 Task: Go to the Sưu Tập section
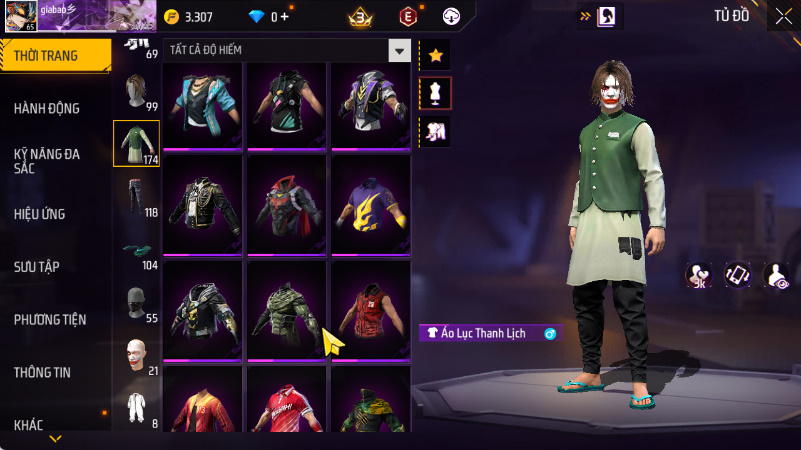tap(37, 266)
